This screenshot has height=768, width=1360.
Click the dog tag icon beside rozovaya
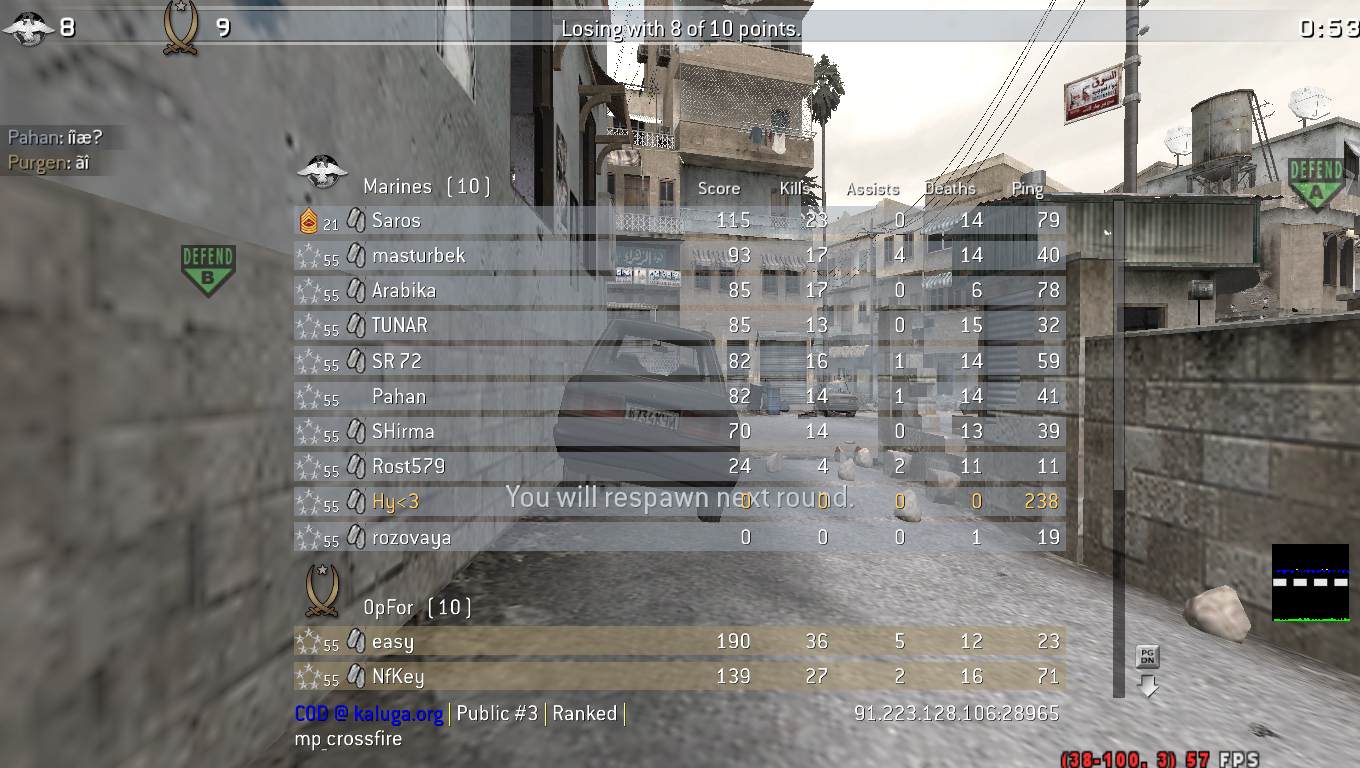click(x=356, y=537)
